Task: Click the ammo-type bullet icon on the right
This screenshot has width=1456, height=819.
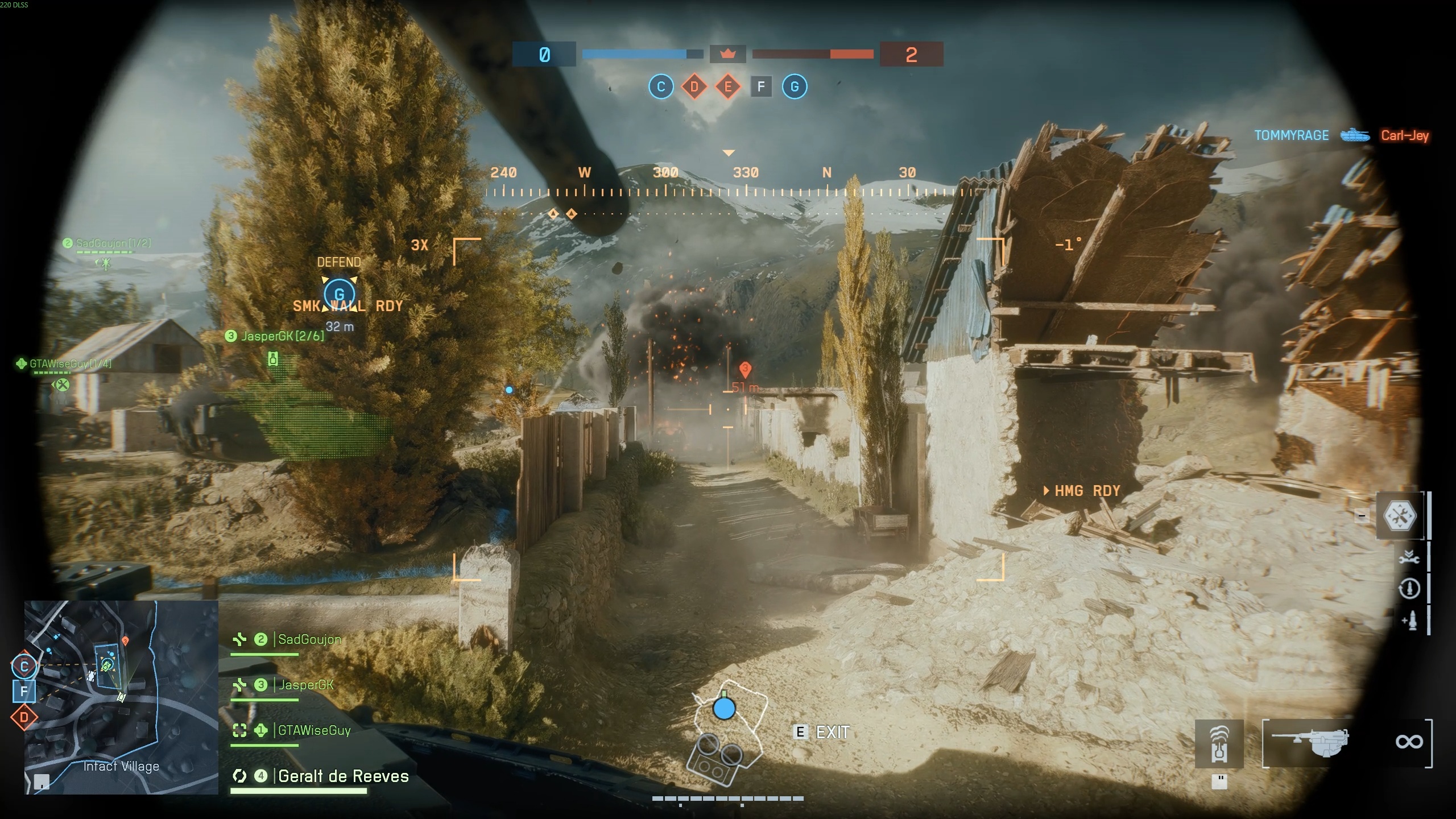Action: pyautogui.click(x=1410, y=621)
